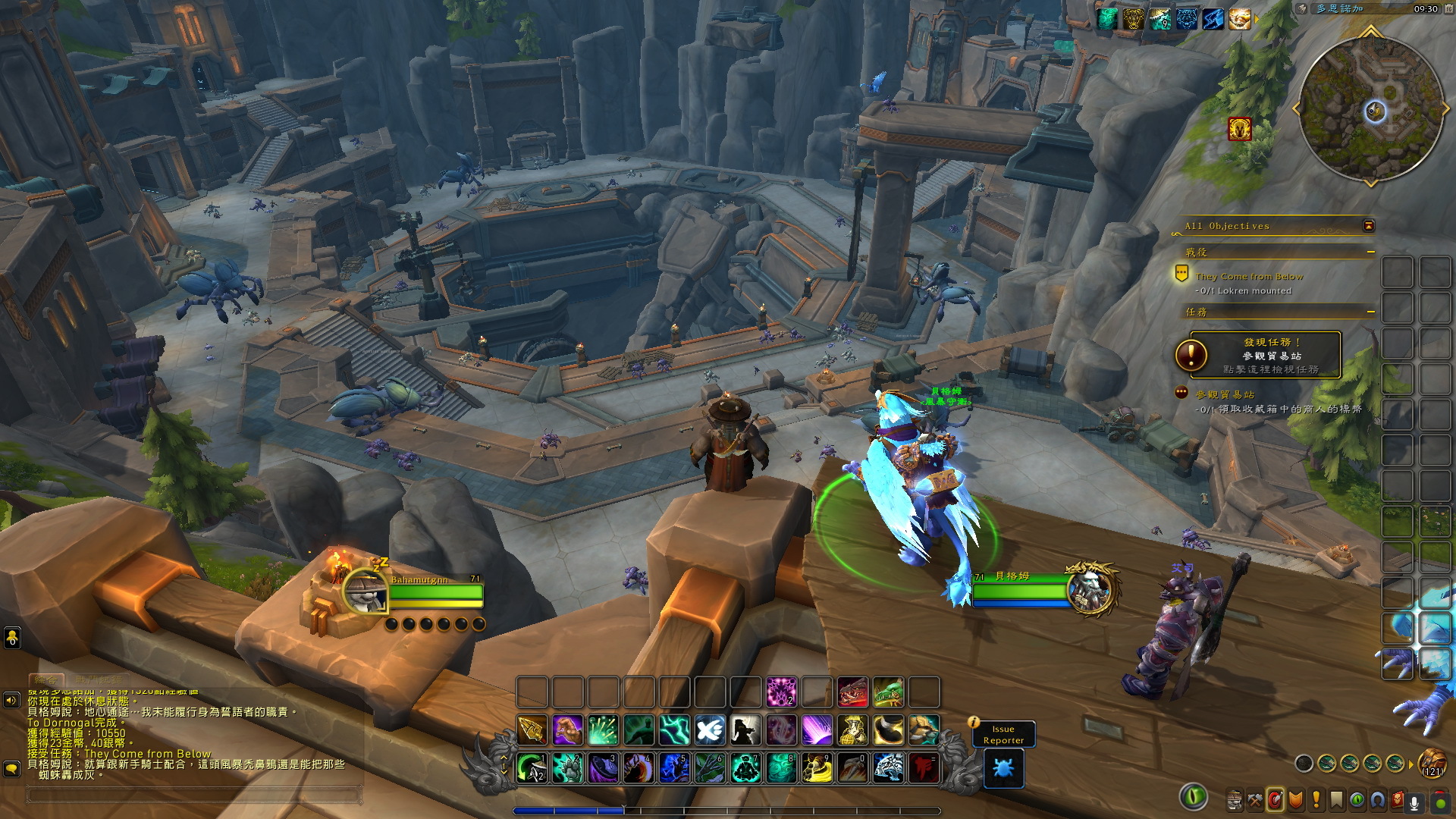1456x819 pixels.
Task: Open the Issue Reporter blue bug button
Action: [x=1003, y=768]
